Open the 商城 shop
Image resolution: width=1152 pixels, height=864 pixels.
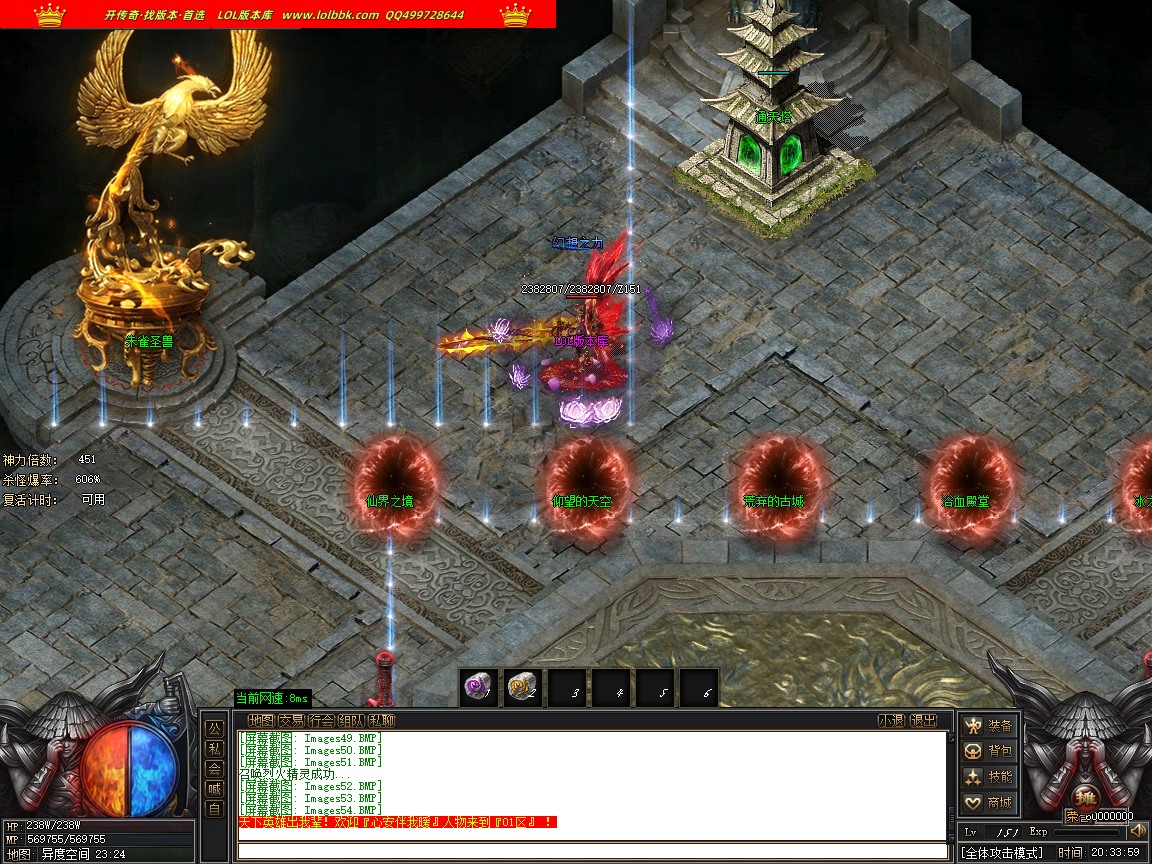click(988, 802)
